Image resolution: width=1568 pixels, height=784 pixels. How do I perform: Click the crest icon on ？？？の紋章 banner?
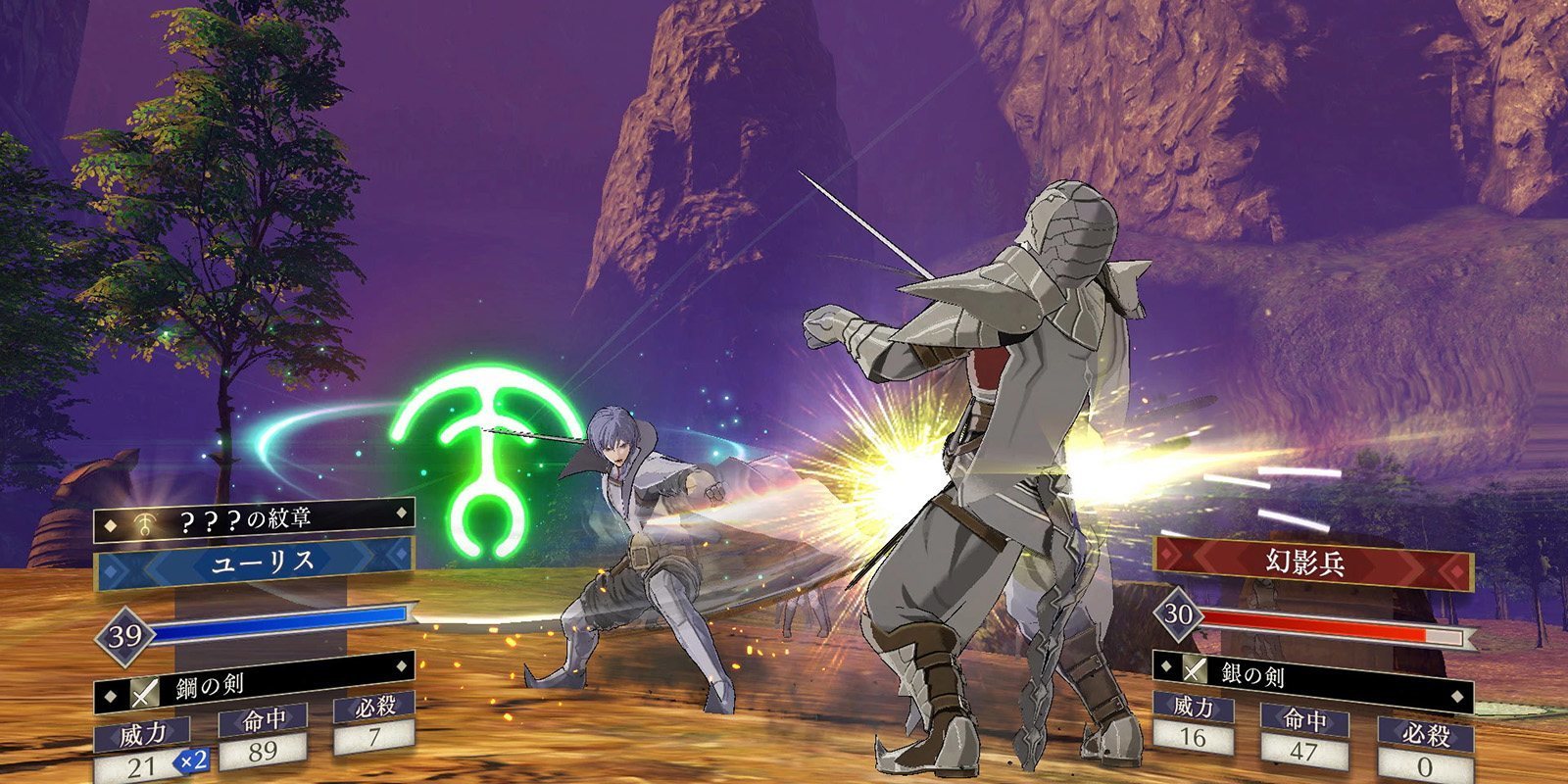pyautogui.click(x=143, y=522)
